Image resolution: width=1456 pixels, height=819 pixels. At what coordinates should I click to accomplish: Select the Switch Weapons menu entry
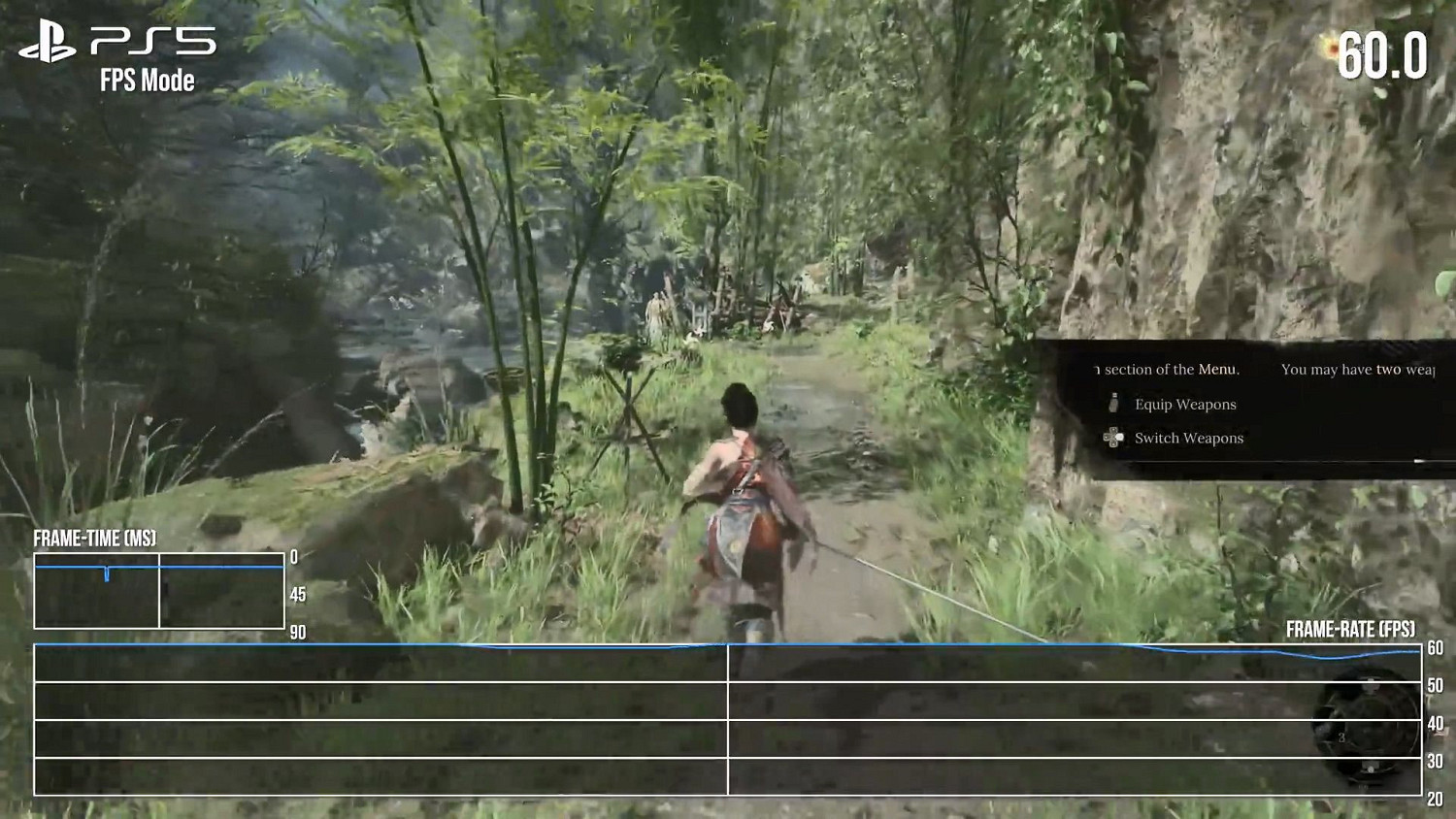click(x=1189, y=440)
